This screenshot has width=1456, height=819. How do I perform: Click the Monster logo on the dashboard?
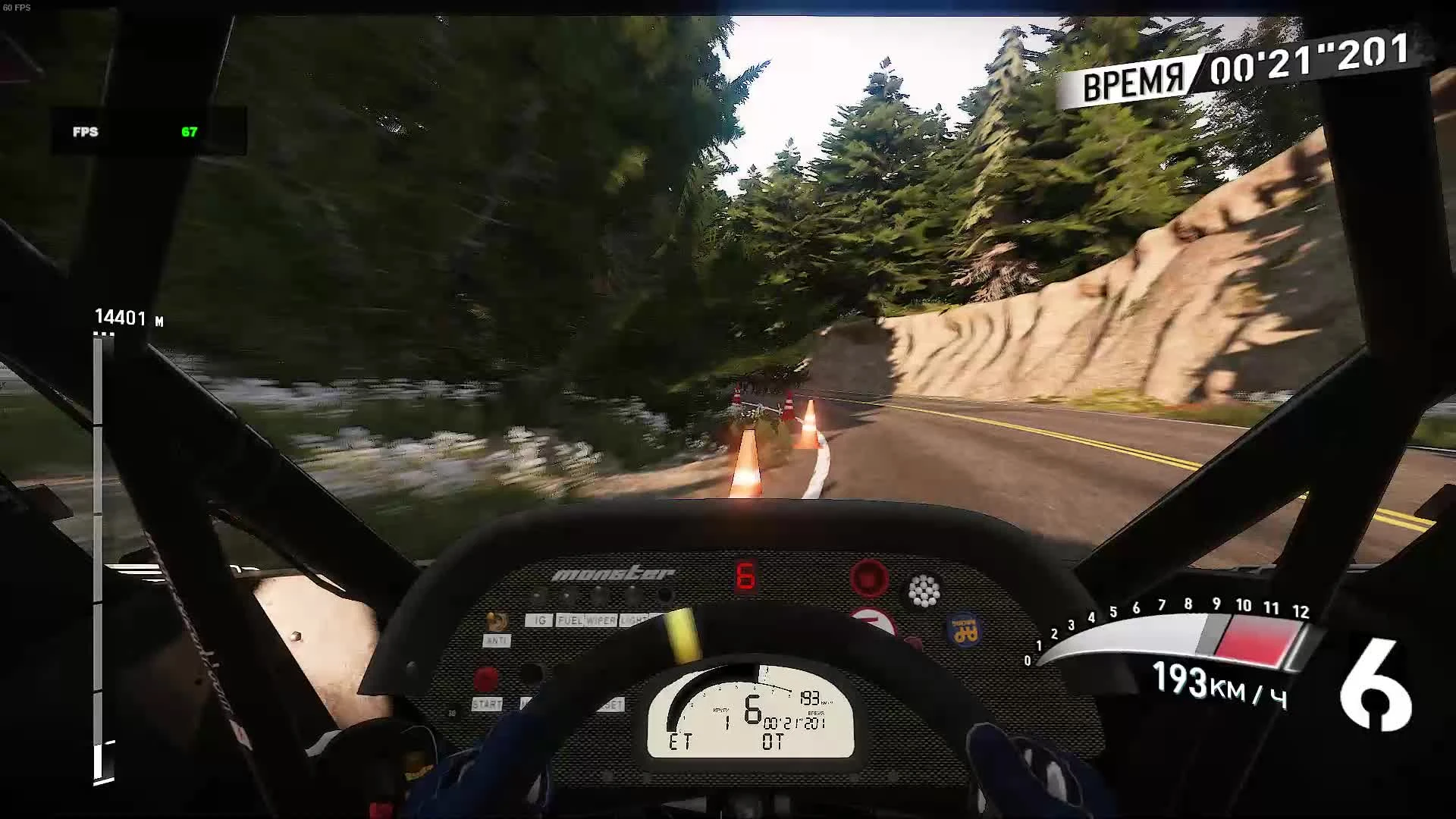(x=613, y=573)
